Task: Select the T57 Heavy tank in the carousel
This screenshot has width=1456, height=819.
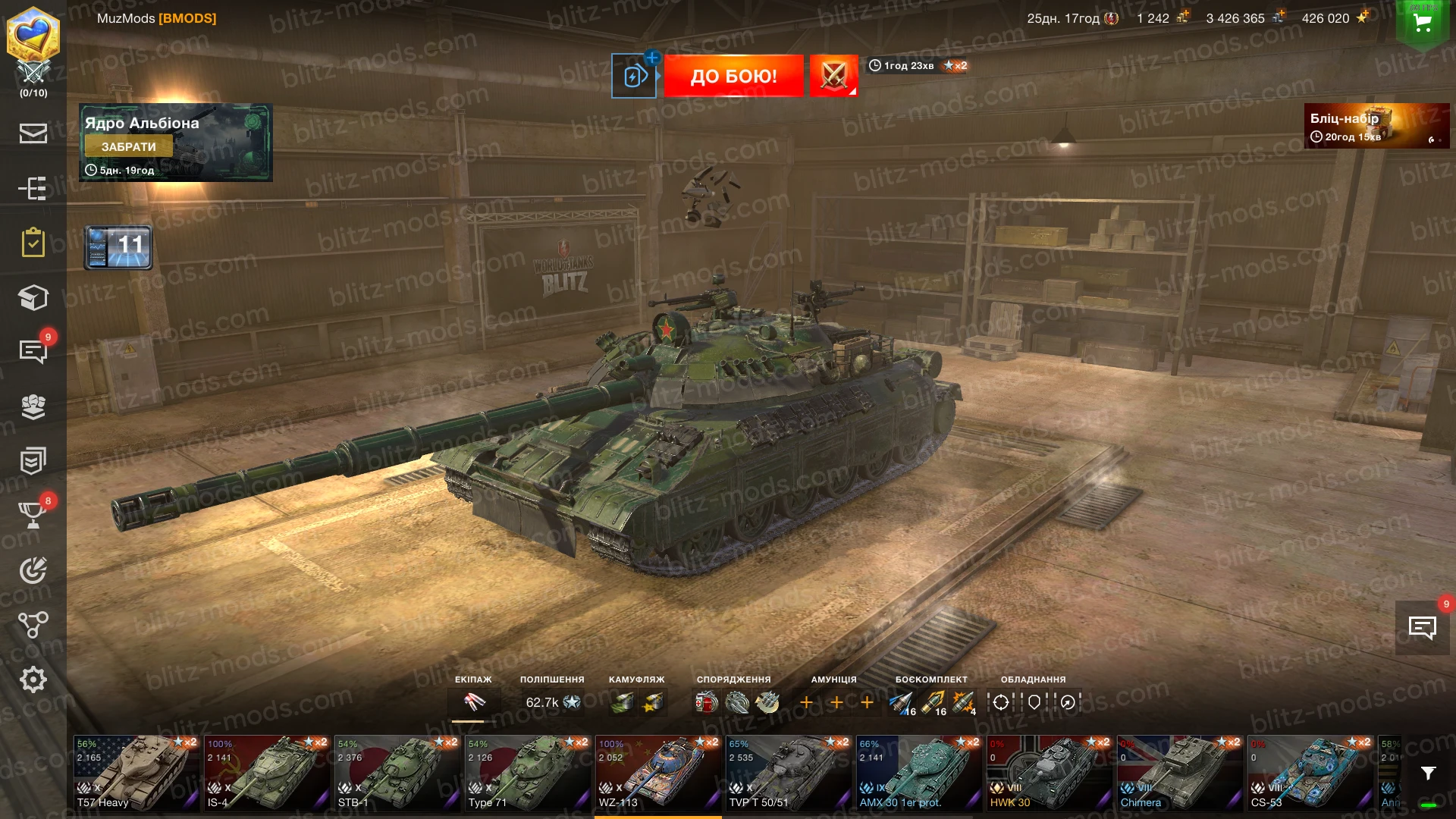Action: [x=136, y=773]
